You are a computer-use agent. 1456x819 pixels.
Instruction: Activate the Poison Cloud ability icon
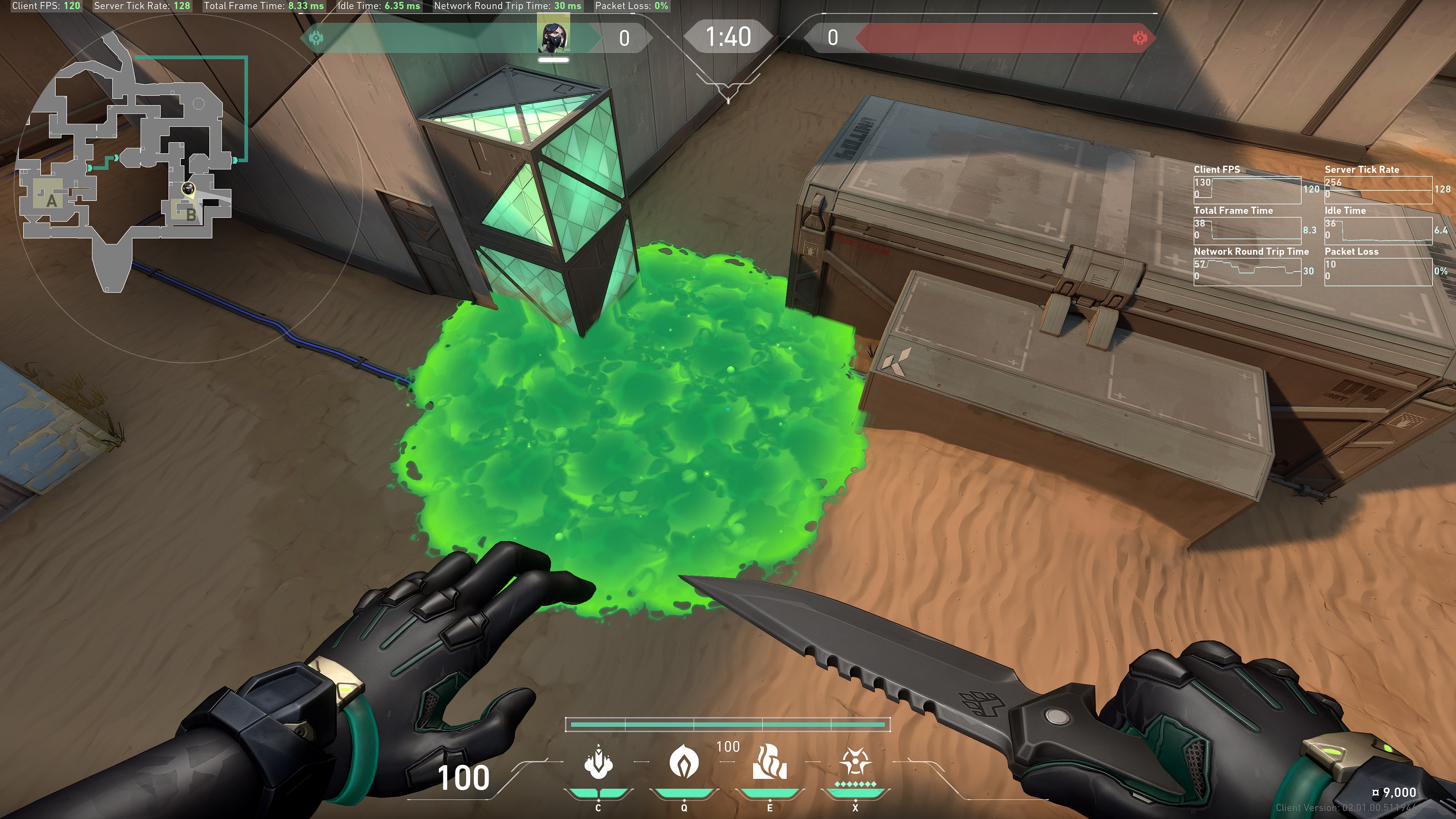pos(683,761)
